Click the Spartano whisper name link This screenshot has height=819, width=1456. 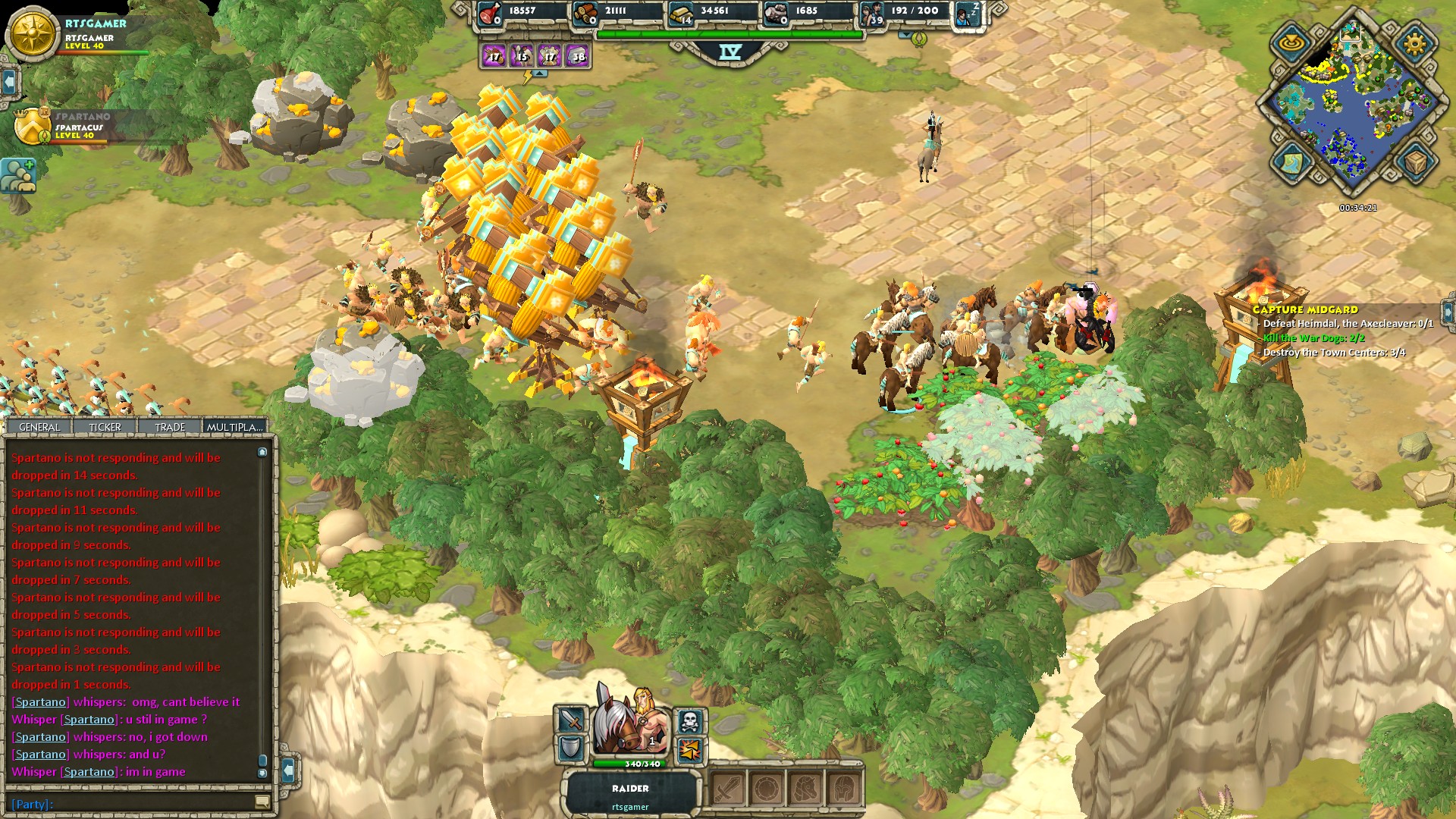(39, 701)
